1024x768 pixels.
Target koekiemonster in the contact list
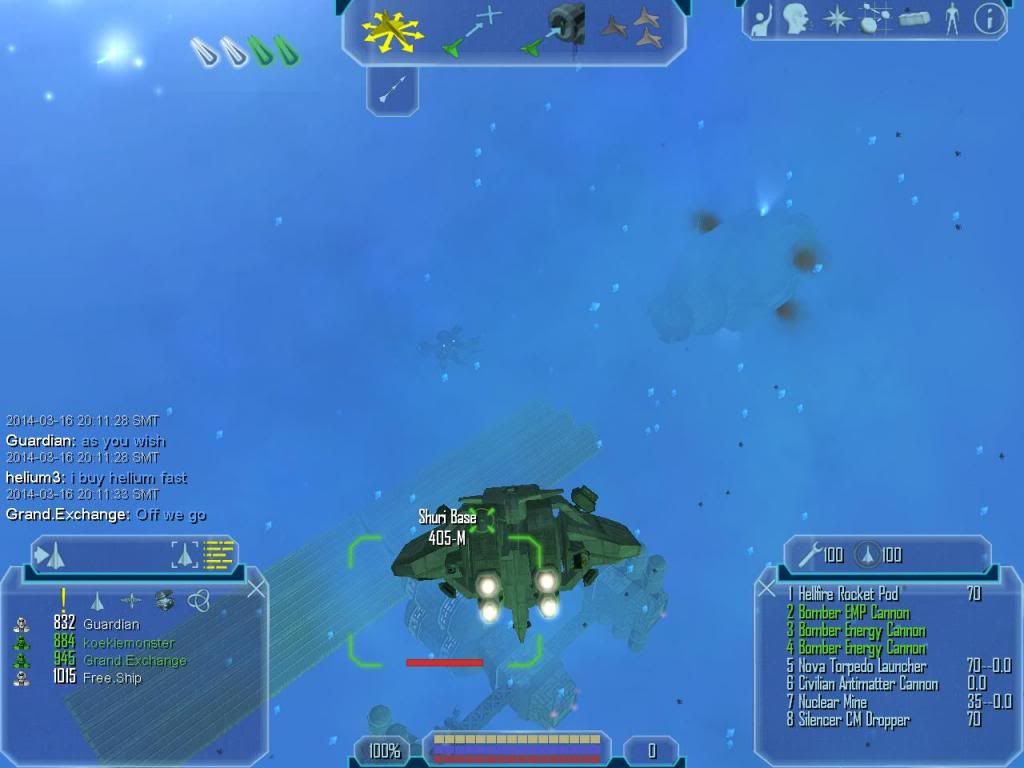pyautogui.click(x=128, y=643)
